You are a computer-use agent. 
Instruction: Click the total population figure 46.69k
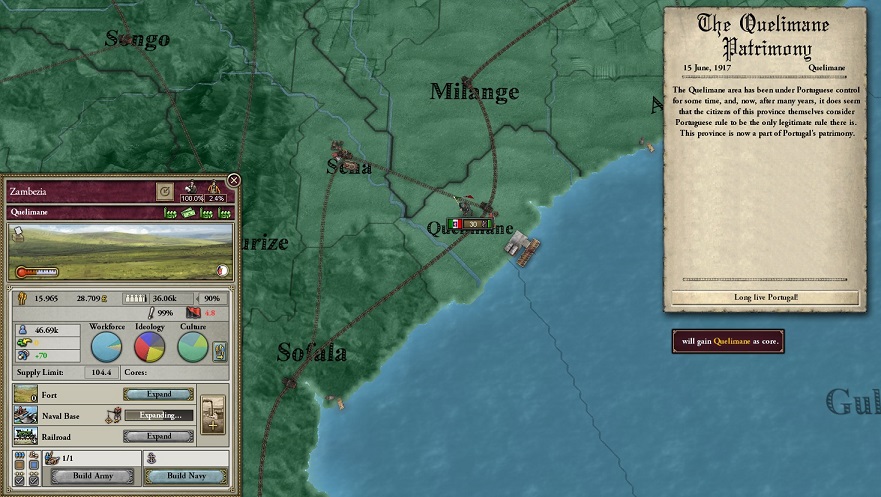46,329
